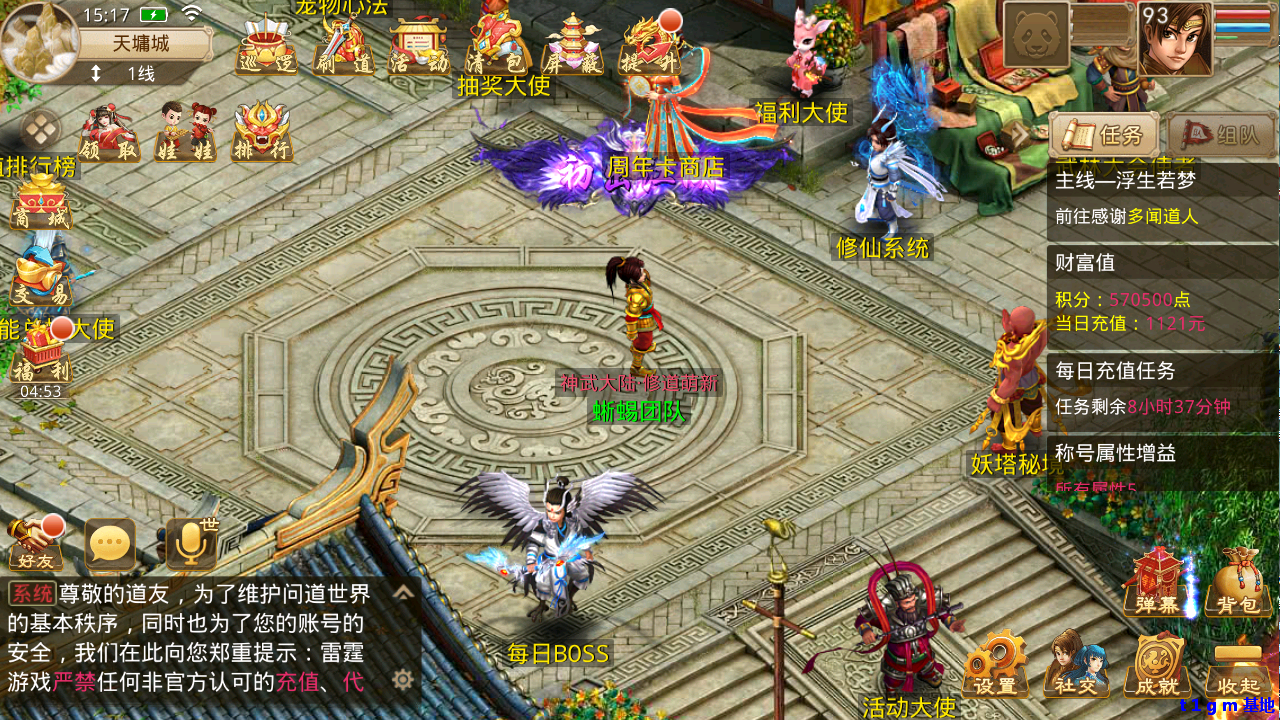The width and height of the screenshot is (1280, 720).
Task: Open the 背包 backpack
Action: click(x=1238, y=582)
